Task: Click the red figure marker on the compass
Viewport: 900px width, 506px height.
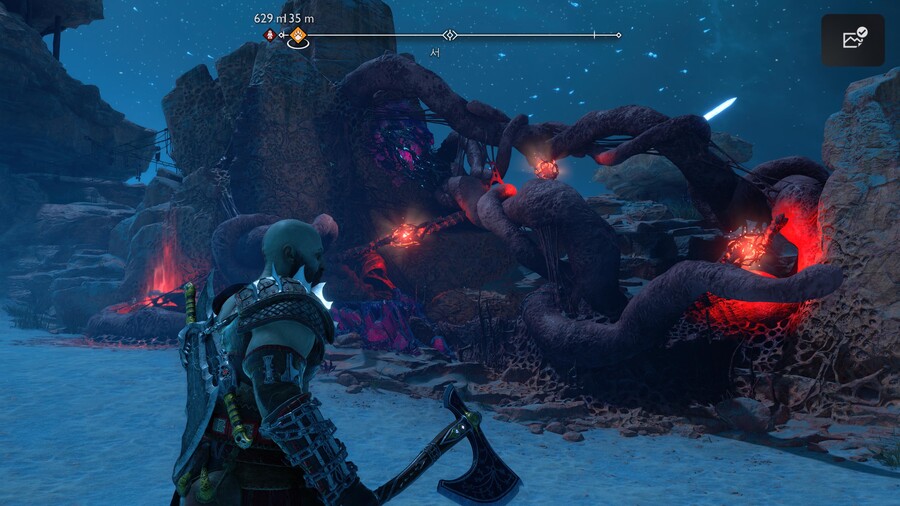Action: [269, 35]
